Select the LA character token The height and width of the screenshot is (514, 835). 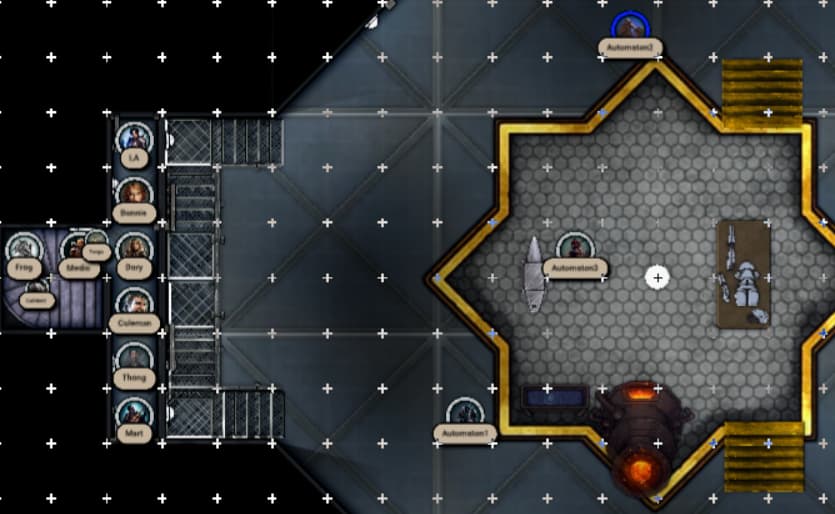click(x=133, y=138)
